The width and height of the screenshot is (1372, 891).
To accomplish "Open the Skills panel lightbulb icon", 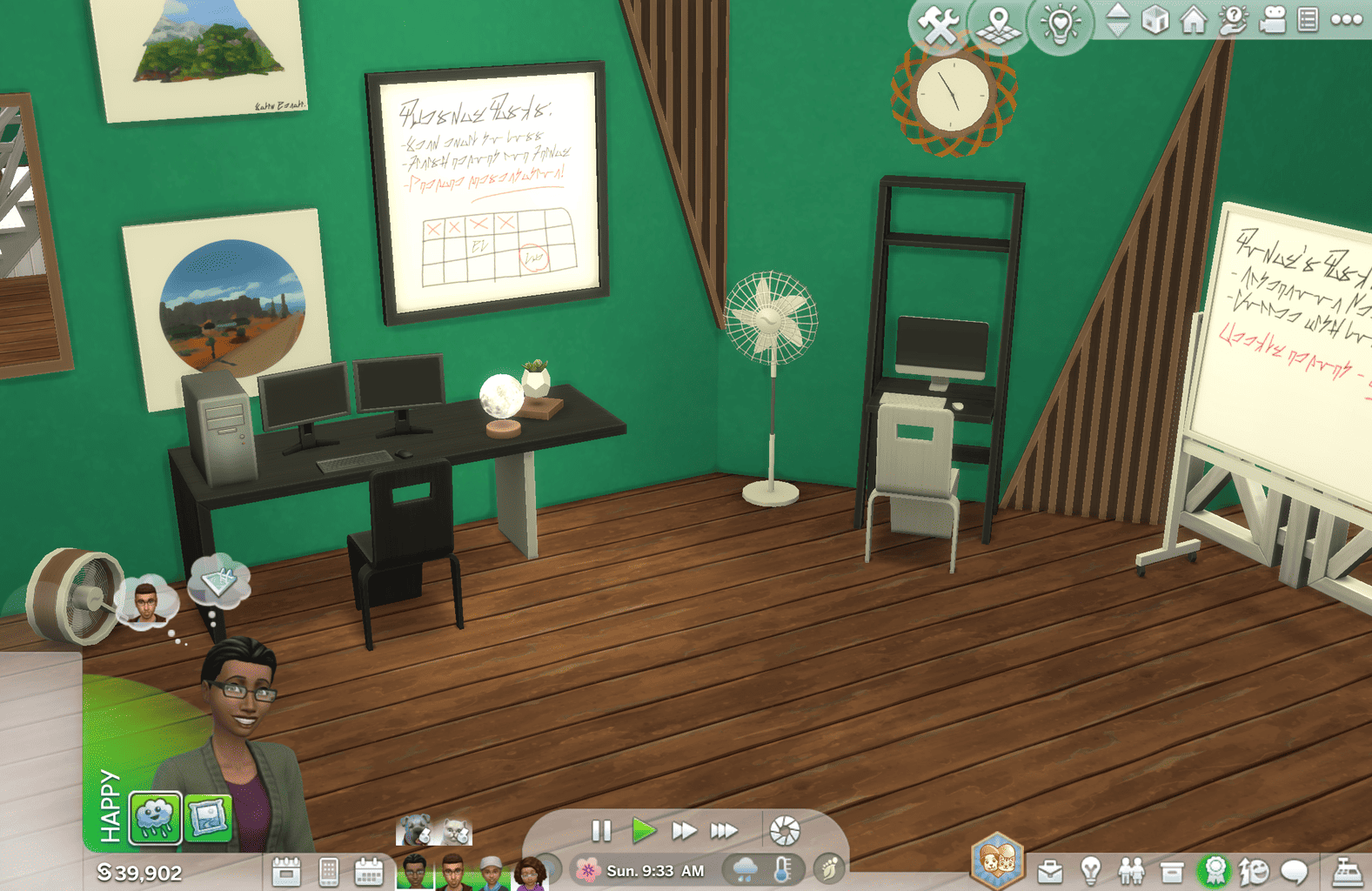I will [1090, 870].
